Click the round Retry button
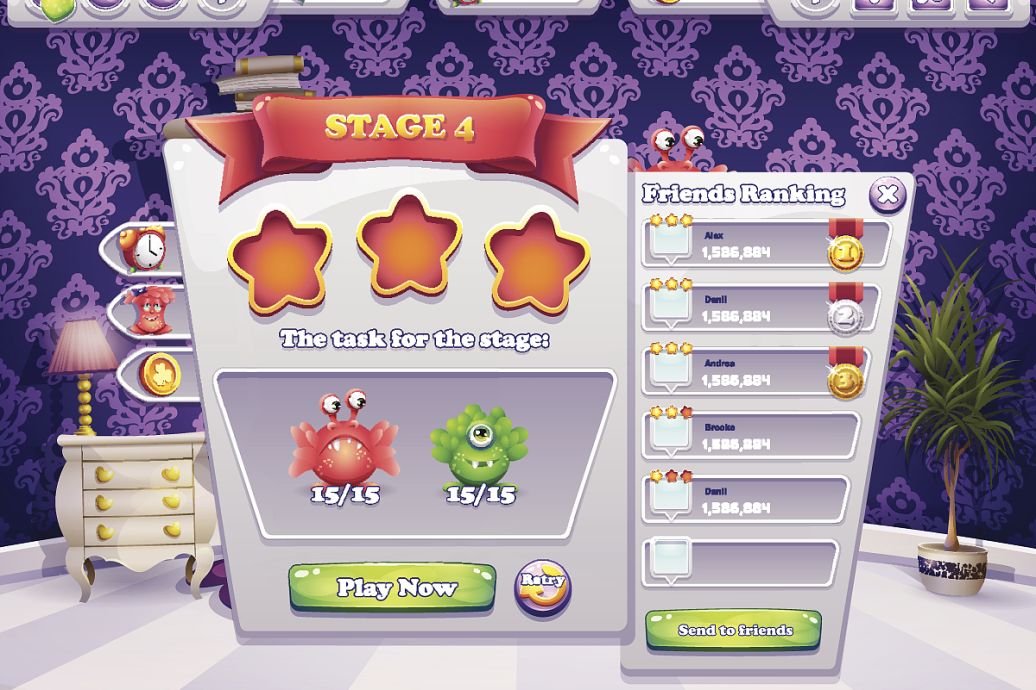Screen dimensions: 1036x690 pyautogui.click(x=542, y=586)
